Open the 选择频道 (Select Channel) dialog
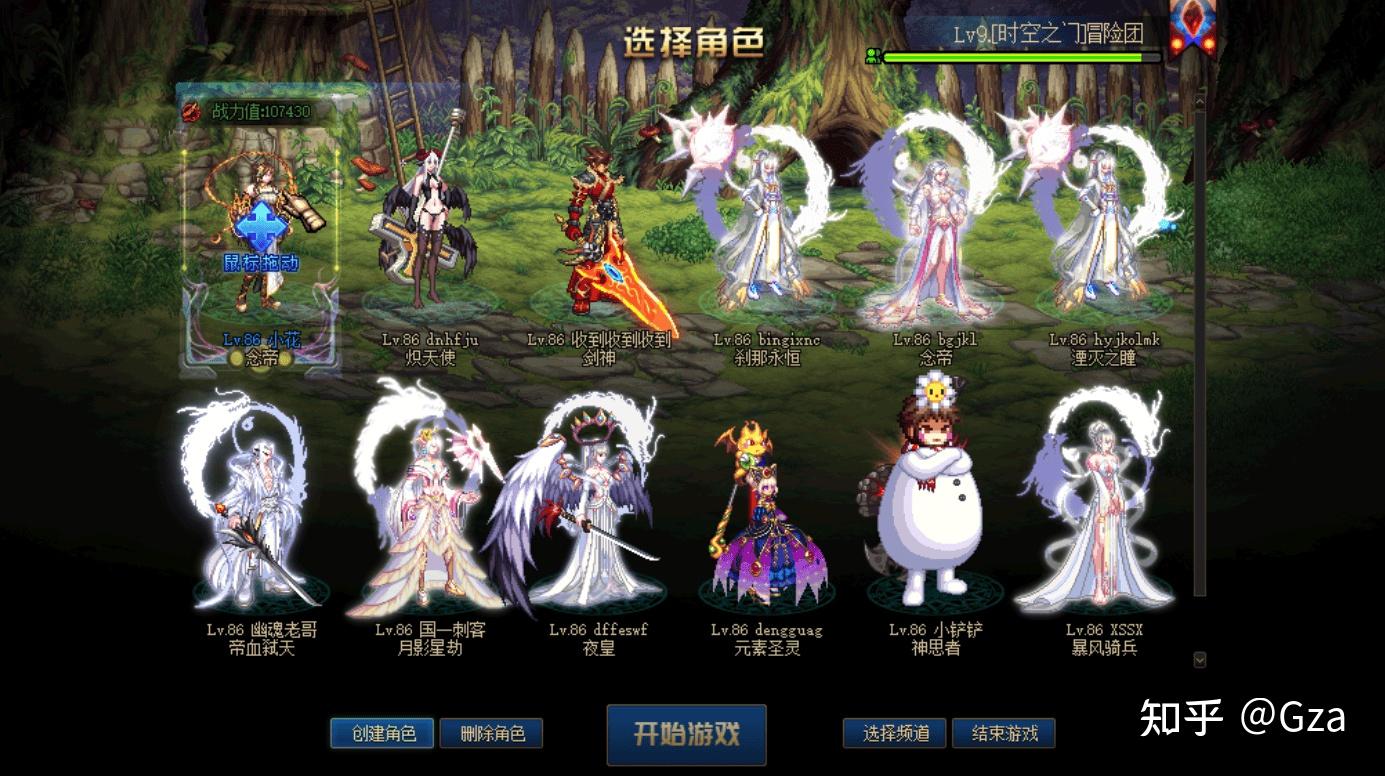The width and height of the screenshot is (1385, 776). click(x=893, y=733)
